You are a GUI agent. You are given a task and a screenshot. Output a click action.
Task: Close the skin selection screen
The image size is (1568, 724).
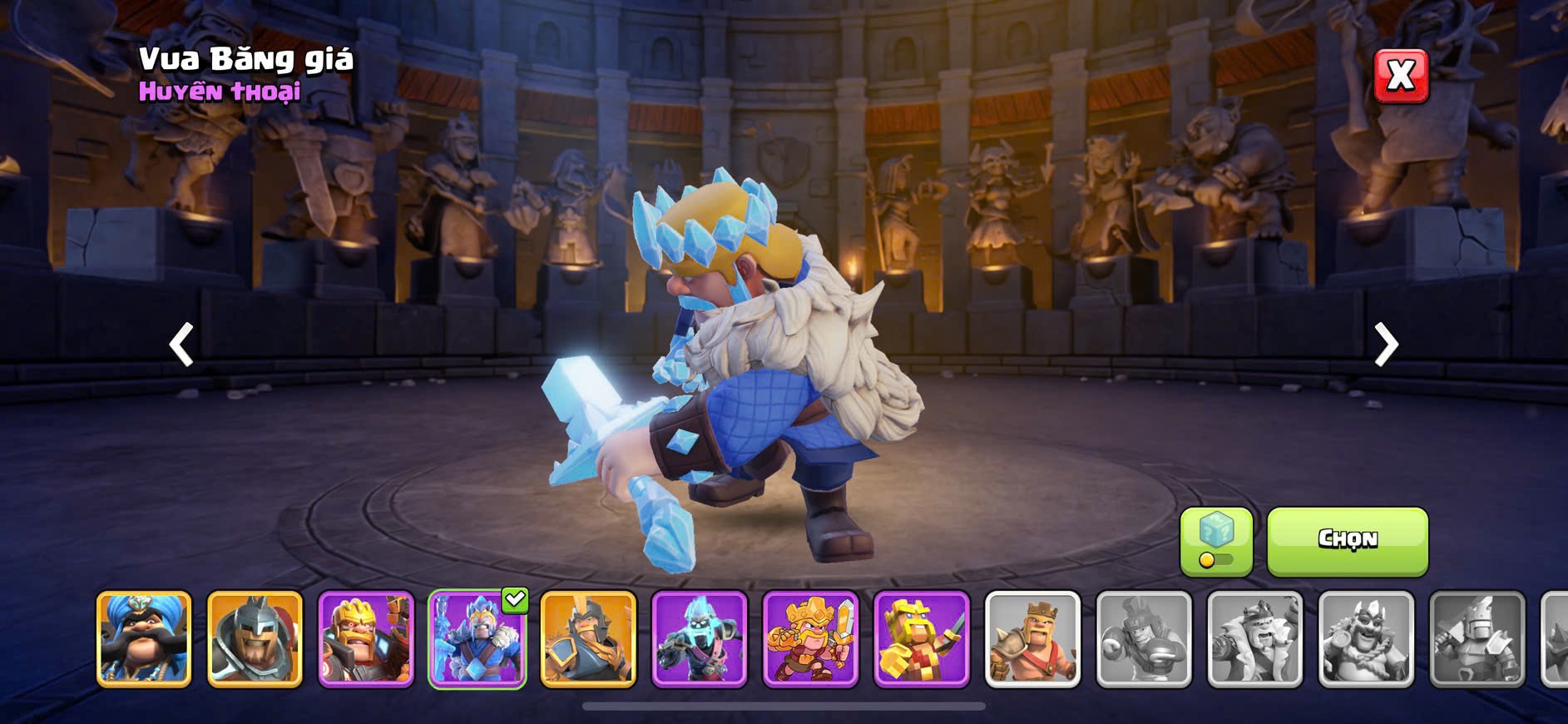pyautogui.click(x=1401, y=77)
